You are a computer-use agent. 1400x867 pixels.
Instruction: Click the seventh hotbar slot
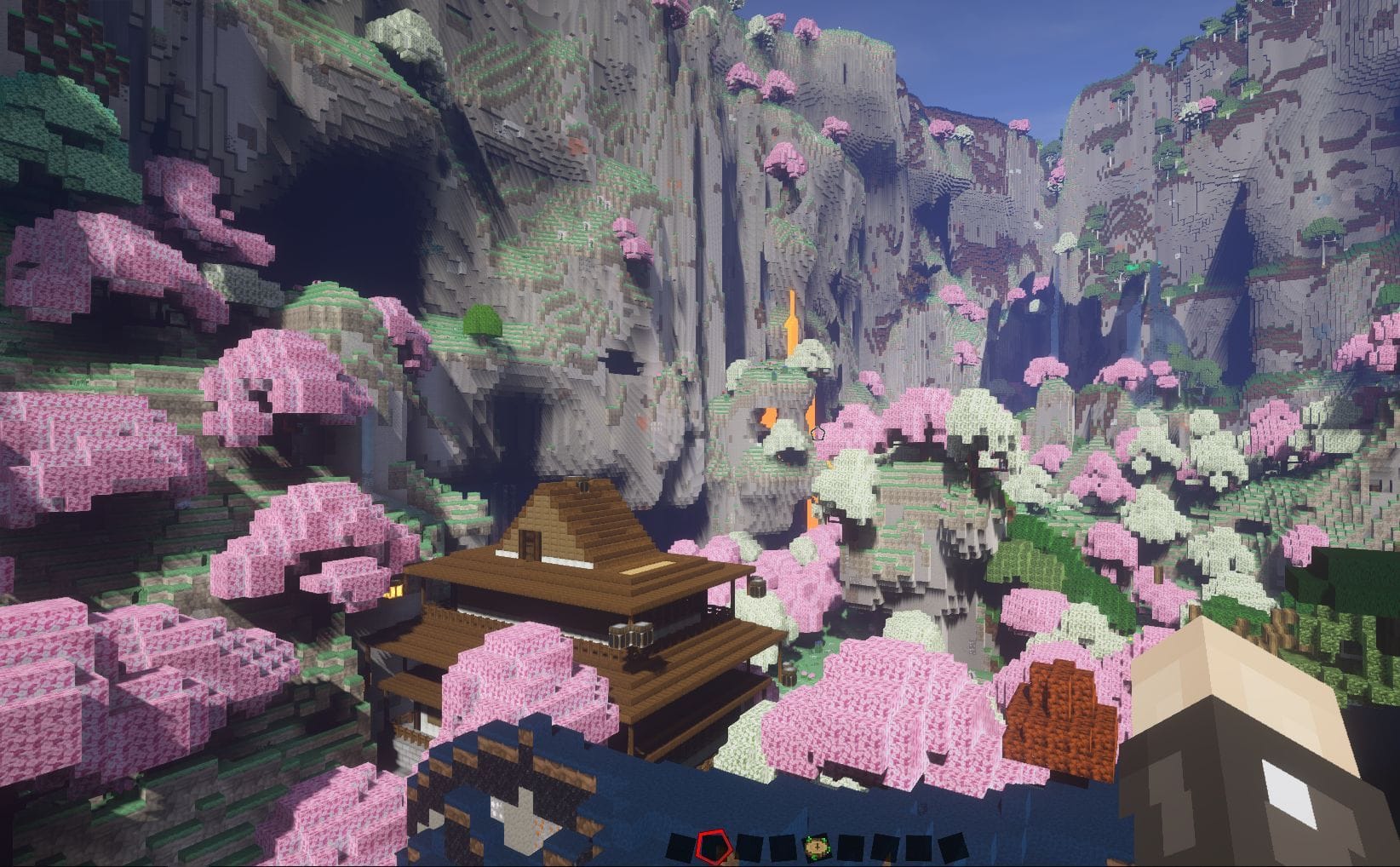885,845
